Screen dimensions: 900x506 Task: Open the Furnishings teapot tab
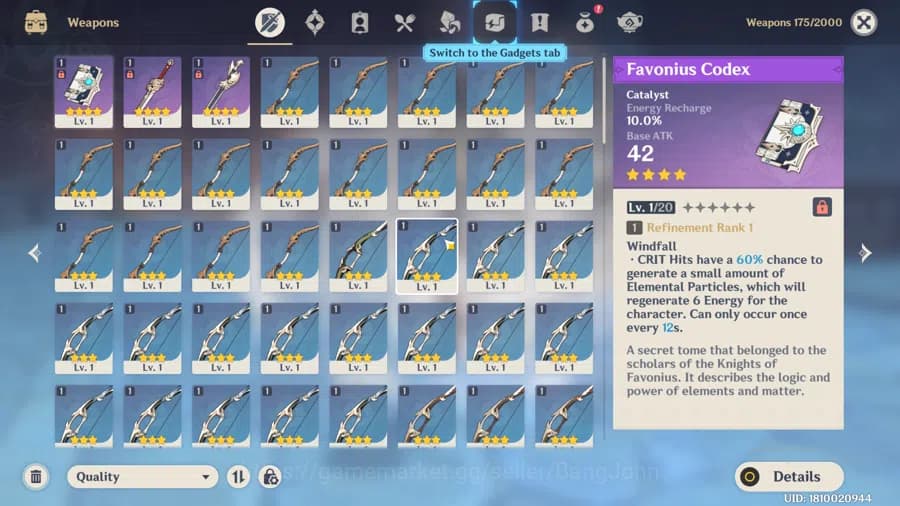(x=630, y=23)
